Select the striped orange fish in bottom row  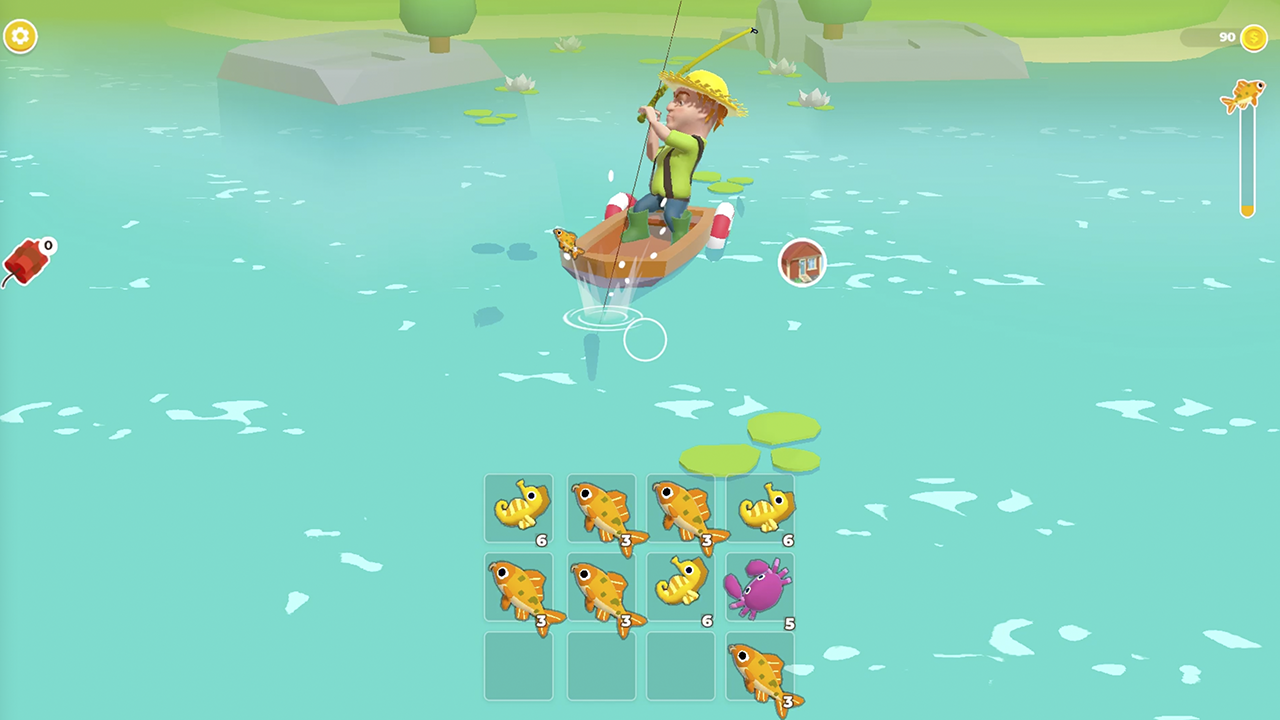[760, 670]
